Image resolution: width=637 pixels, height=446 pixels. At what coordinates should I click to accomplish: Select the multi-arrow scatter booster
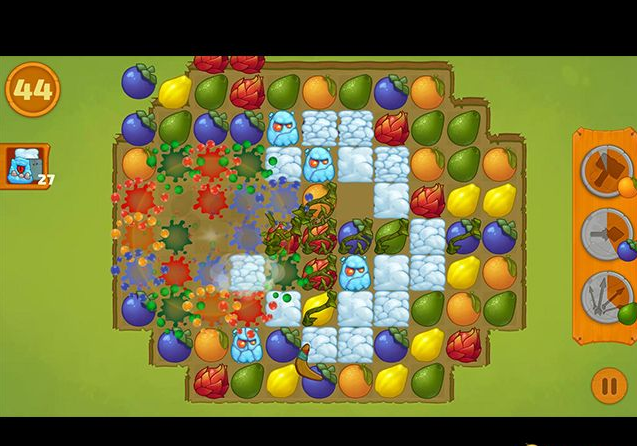pyautogui.click(x=606, y=297)
